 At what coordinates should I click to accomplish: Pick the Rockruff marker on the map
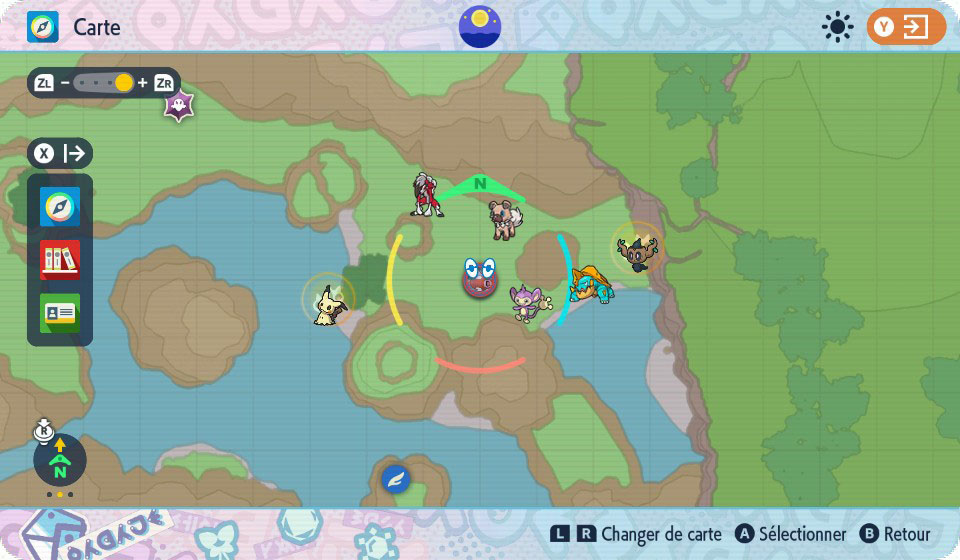(504, 218)
